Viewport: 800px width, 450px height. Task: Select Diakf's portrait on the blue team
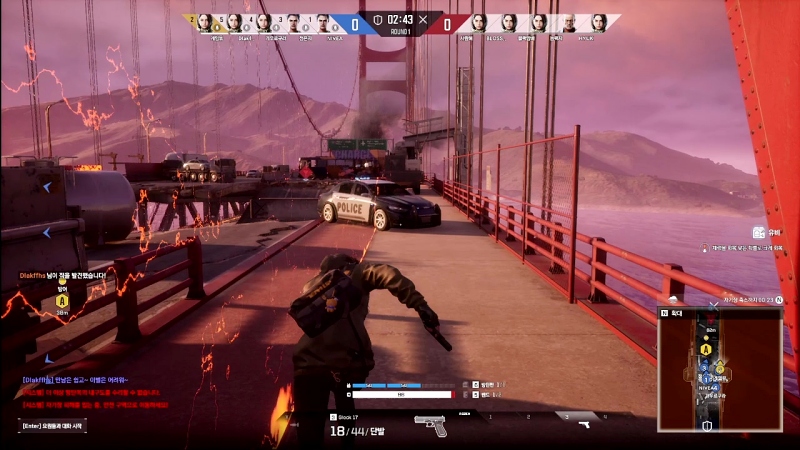[x=234, y=22]
